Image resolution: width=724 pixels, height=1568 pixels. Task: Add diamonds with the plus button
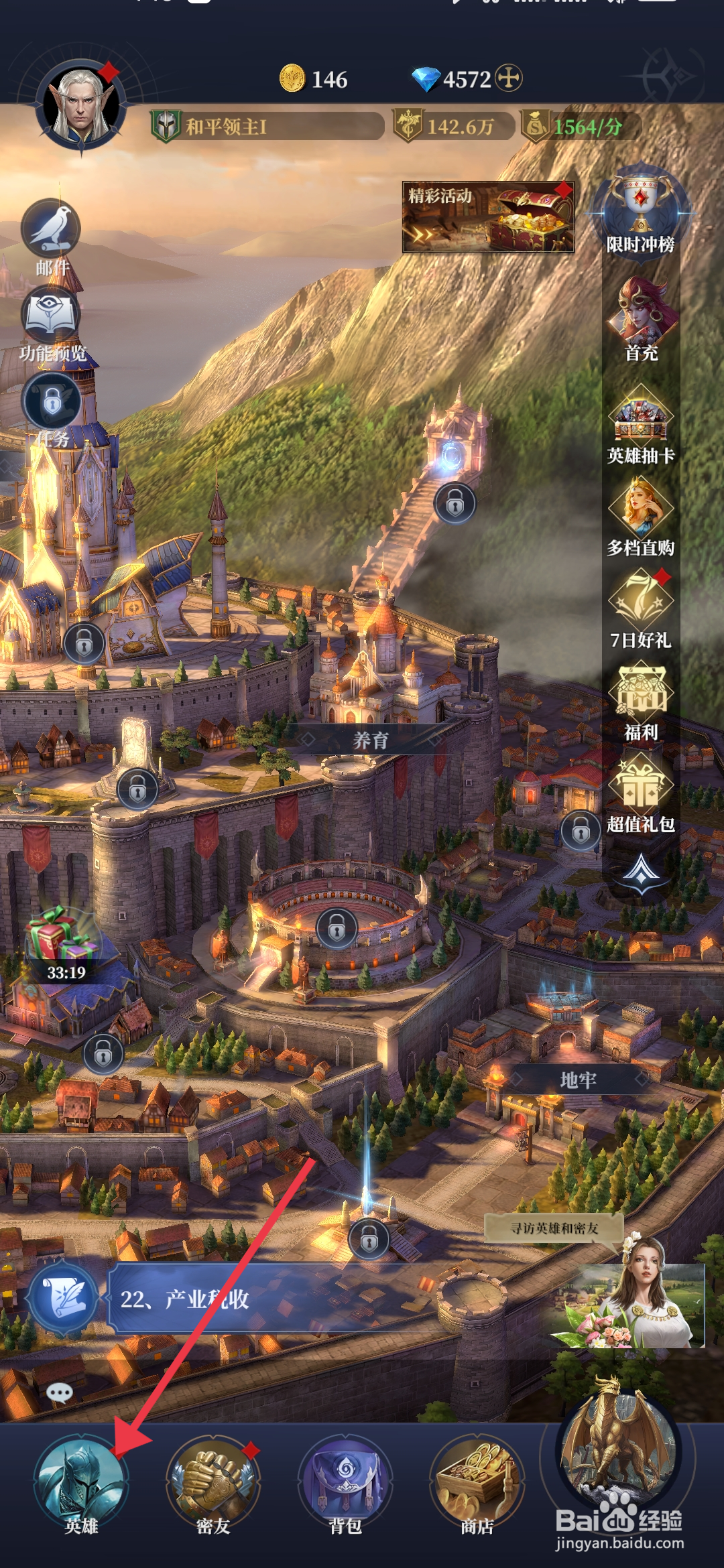pyautogui.click(x=509, y=78)
